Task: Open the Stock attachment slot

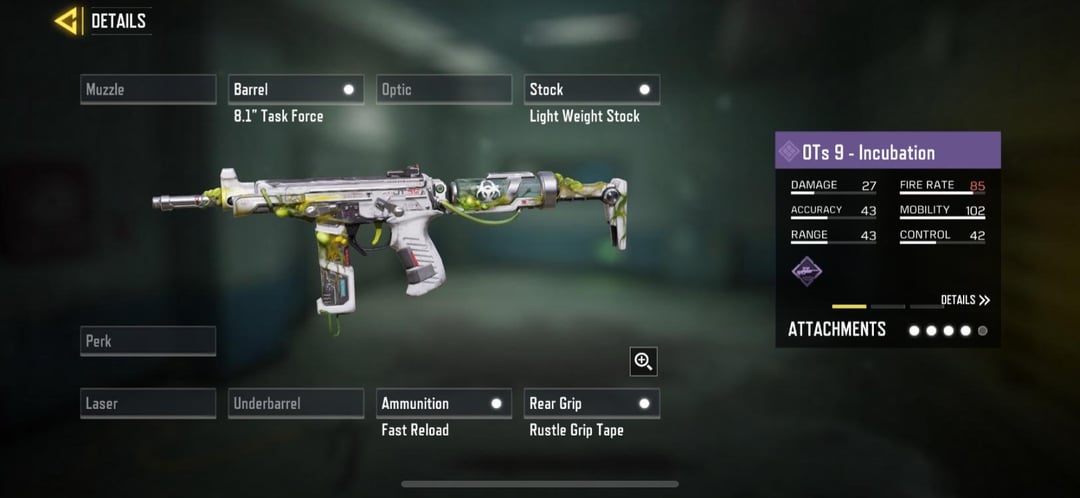Action: click(592, 89)
